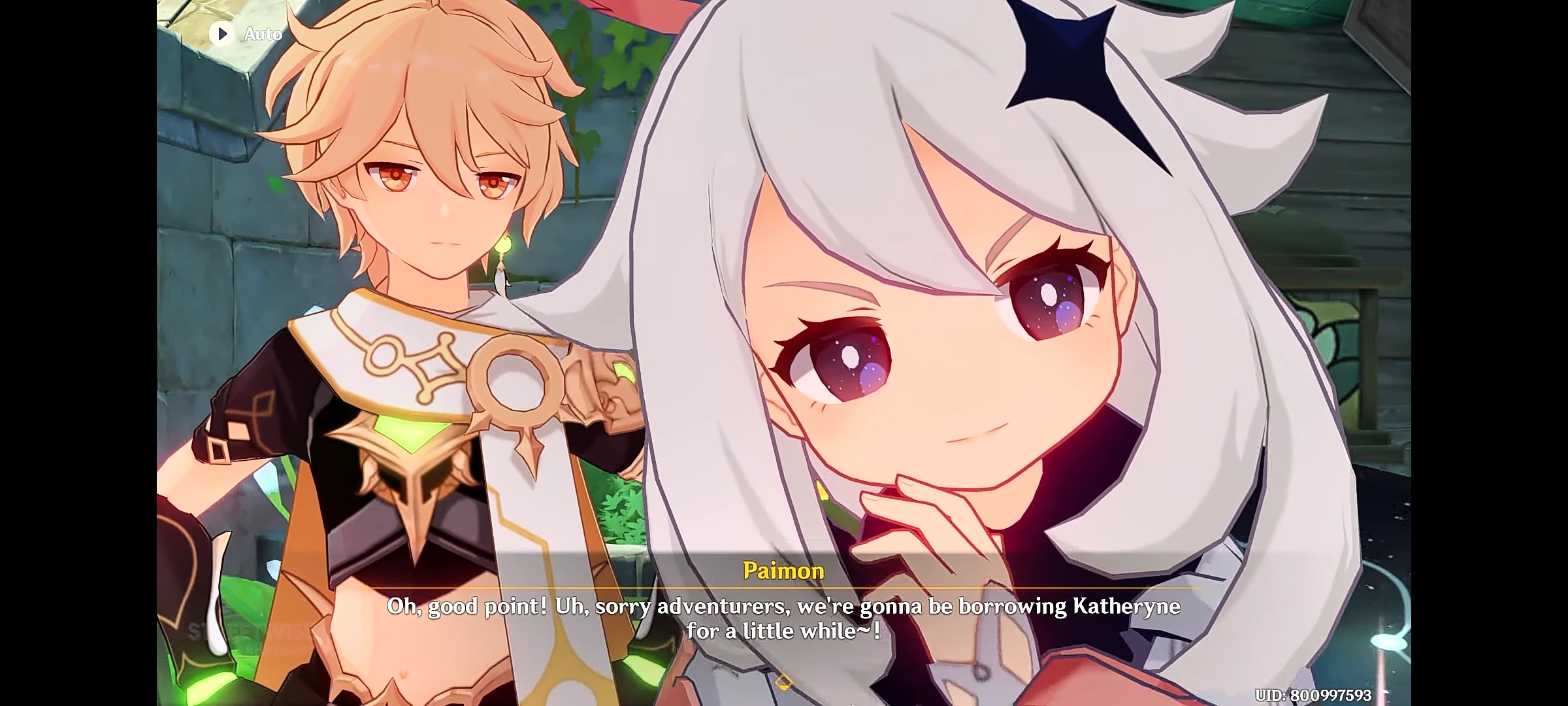The image size is (1568, 706).
Task: Click the orange divider line under Paimon's name
Action: coord(783,587)
